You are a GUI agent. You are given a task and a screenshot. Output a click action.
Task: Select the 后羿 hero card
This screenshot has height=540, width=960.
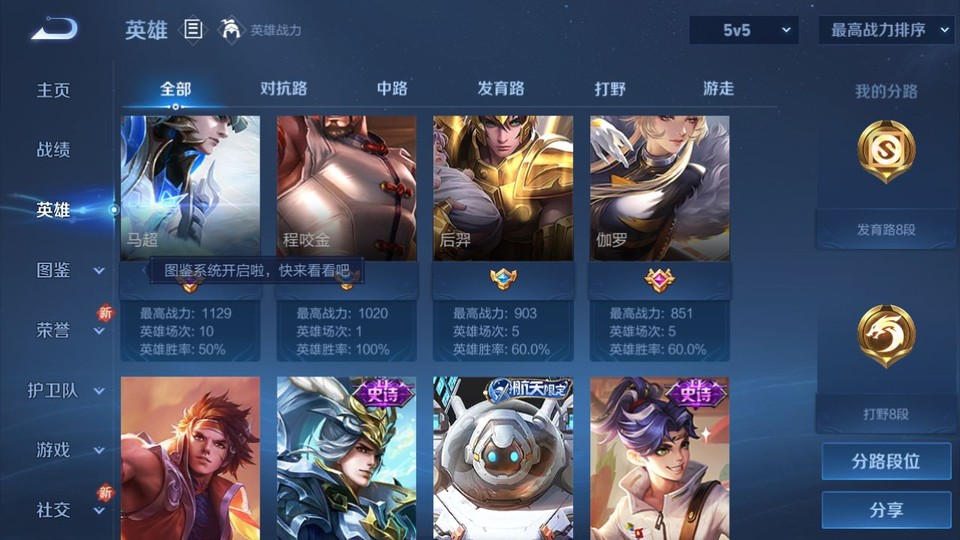503,188
